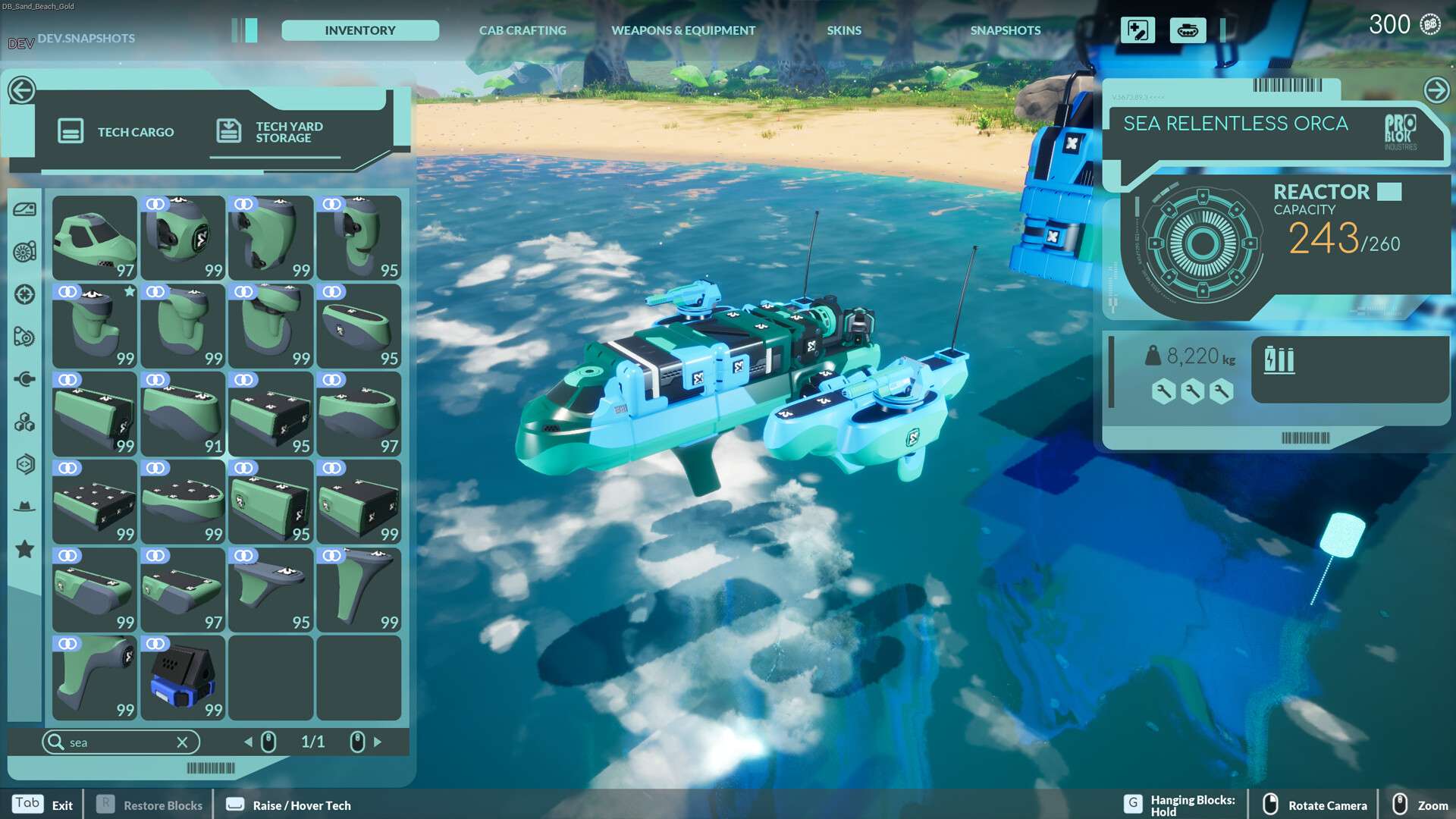This screenshot has width=1456, height=819.
Task: Select the tank icon near top right
Action: coord(1188,30)
